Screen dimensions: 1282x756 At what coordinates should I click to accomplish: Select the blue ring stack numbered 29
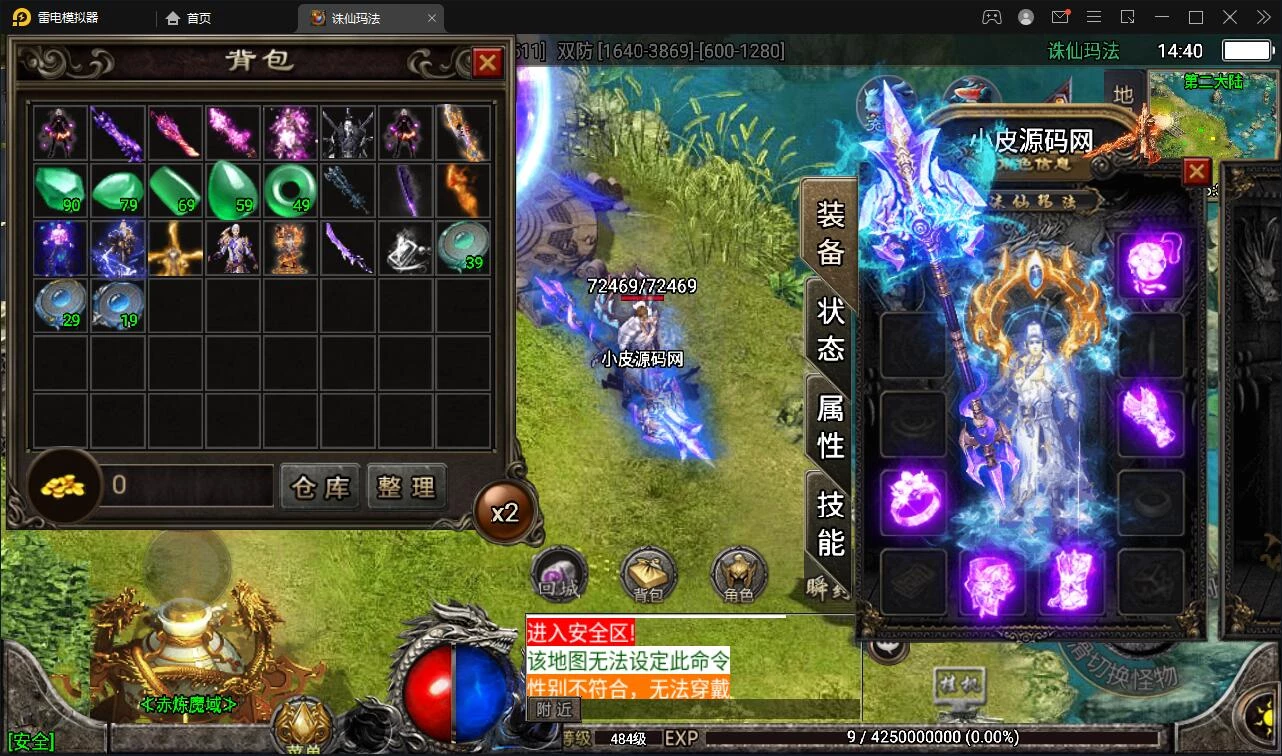coord(61,305)
